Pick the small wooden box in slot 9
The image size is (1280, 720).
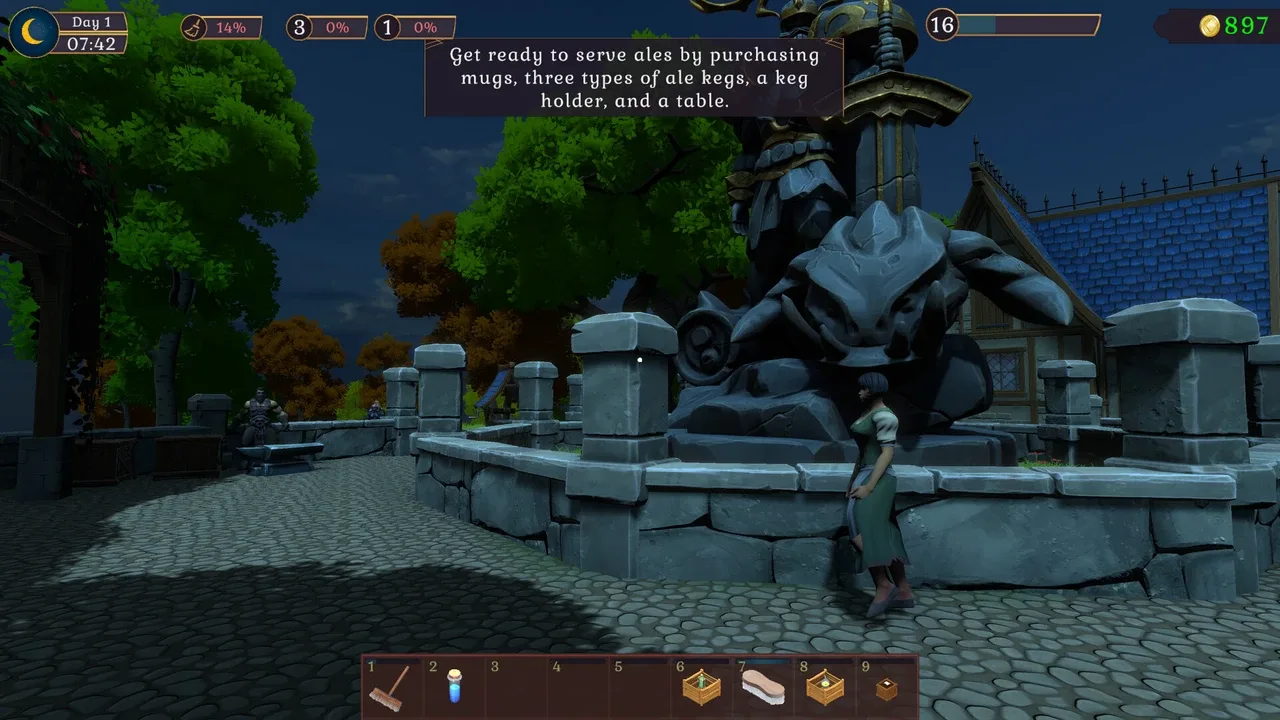pos(886,689)
